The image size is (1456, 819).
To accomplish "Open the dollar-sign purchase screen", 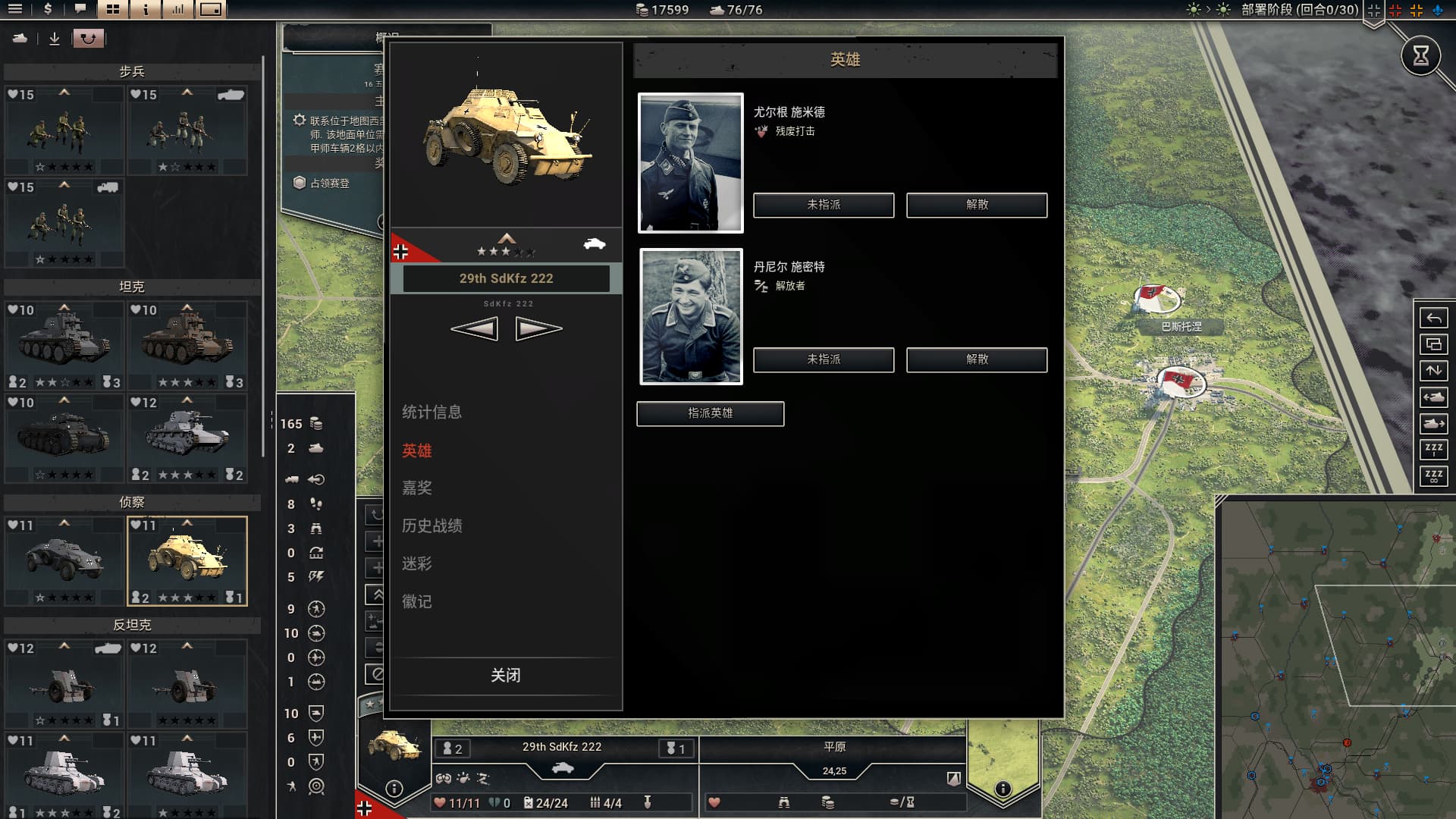I will (x=48, y=10).
